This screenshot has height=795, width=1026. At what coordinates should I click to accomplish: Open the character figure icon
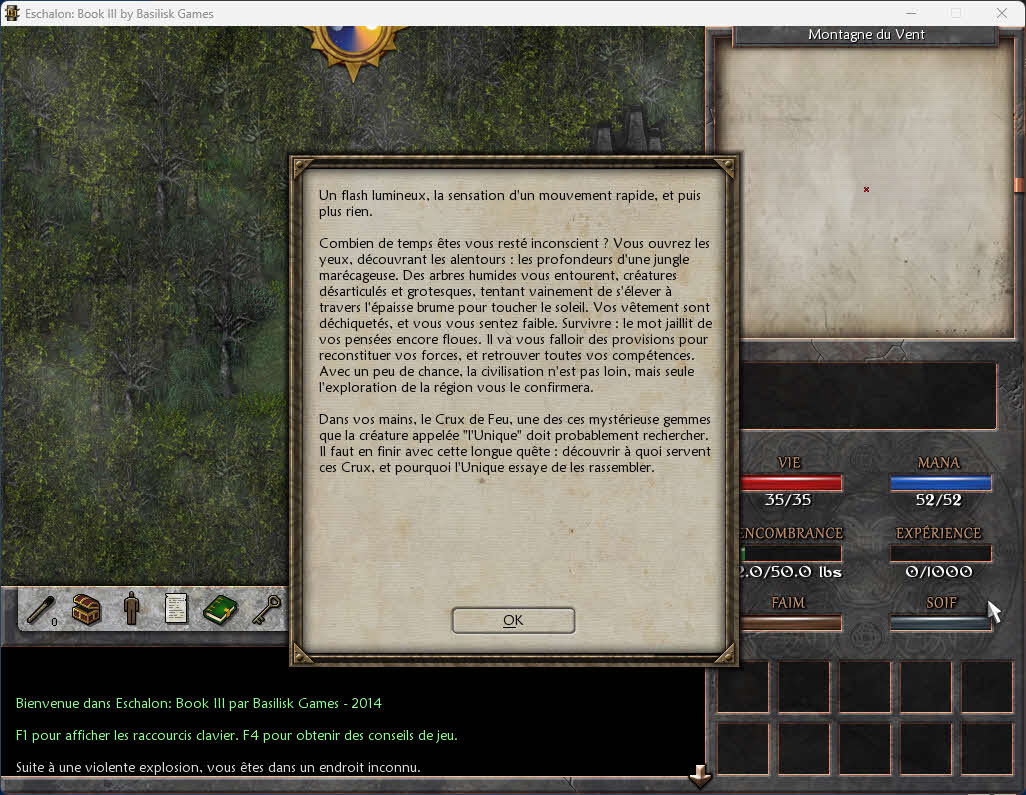pyautogui.click(x=131, y=609)
